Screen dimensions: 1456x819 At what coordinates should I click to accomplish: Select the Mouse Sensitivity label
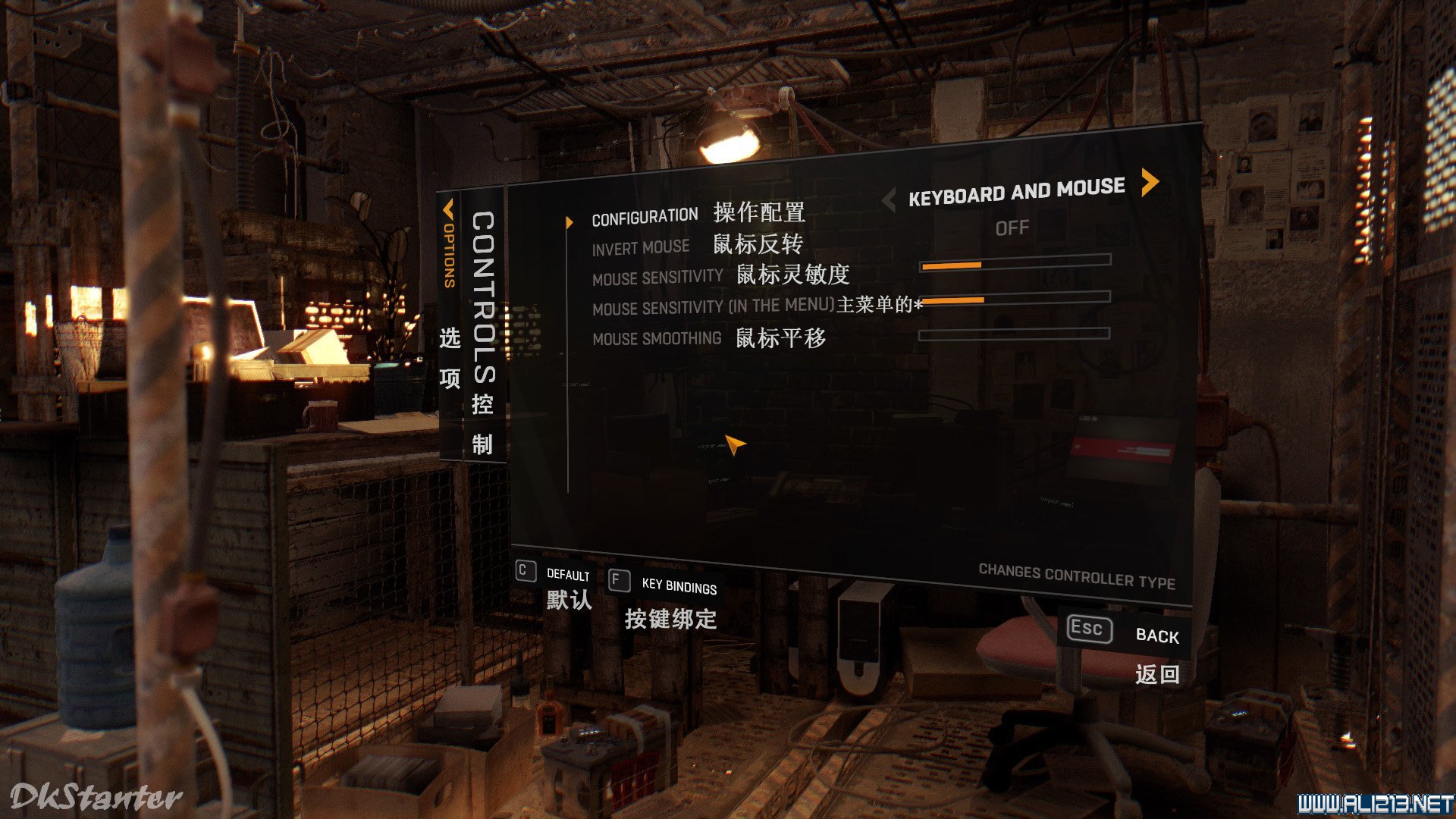click(x=657, y=278)
